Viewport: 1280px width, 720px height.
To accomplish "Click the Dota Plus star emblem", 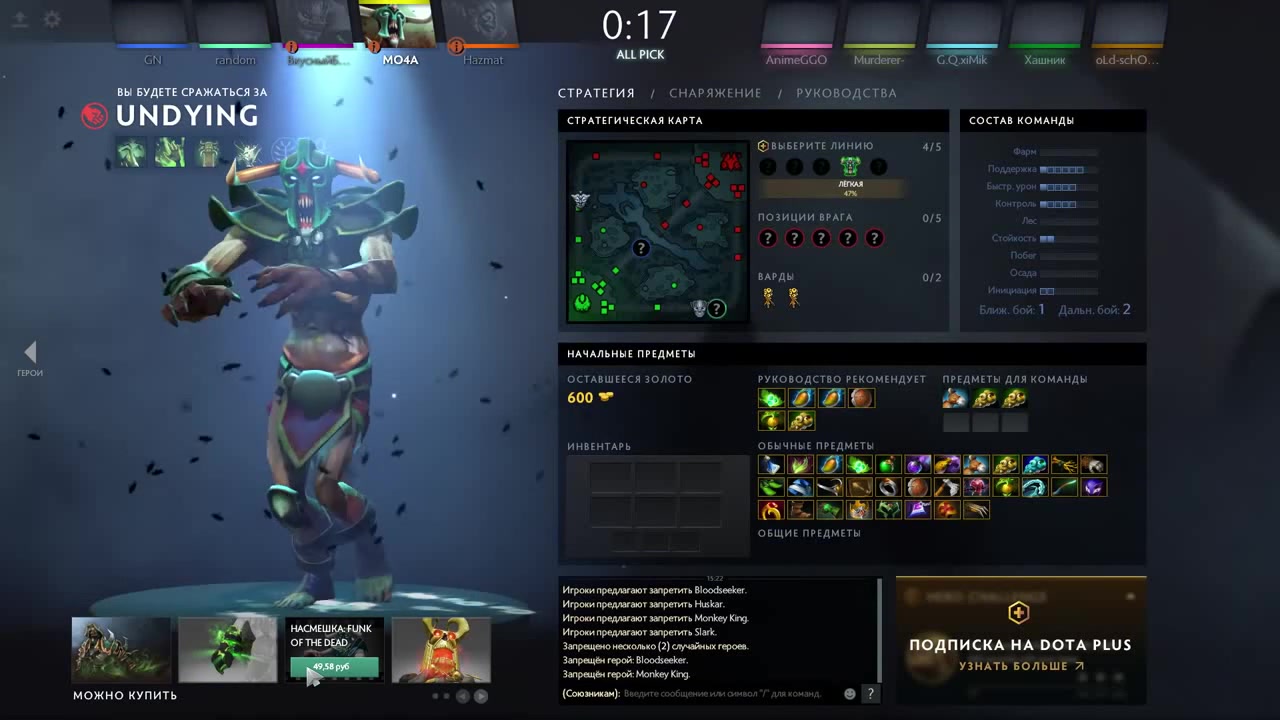I will click(x=1018, y=612).
